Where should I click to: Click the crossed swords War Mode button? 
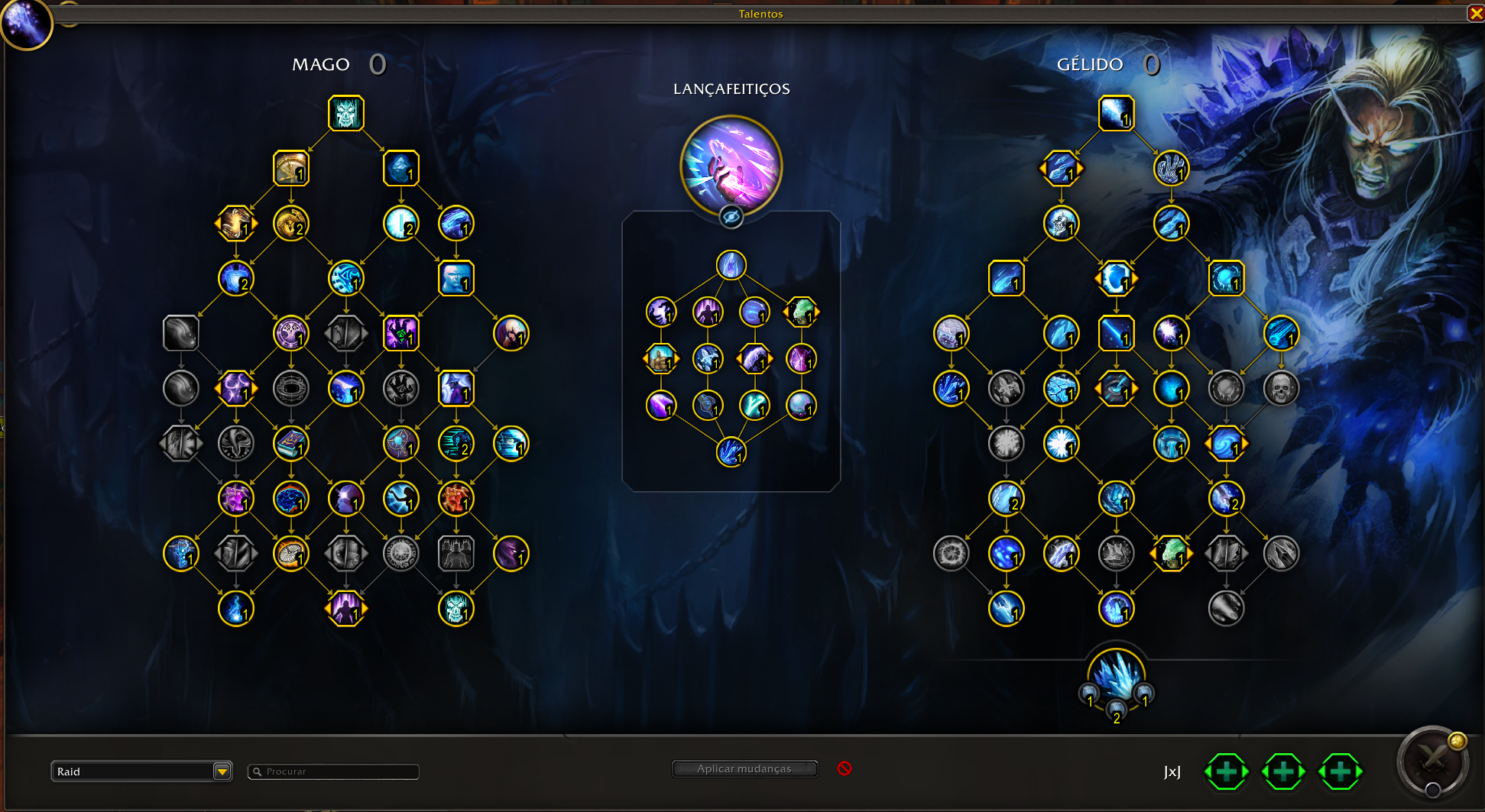point(1433,761)
